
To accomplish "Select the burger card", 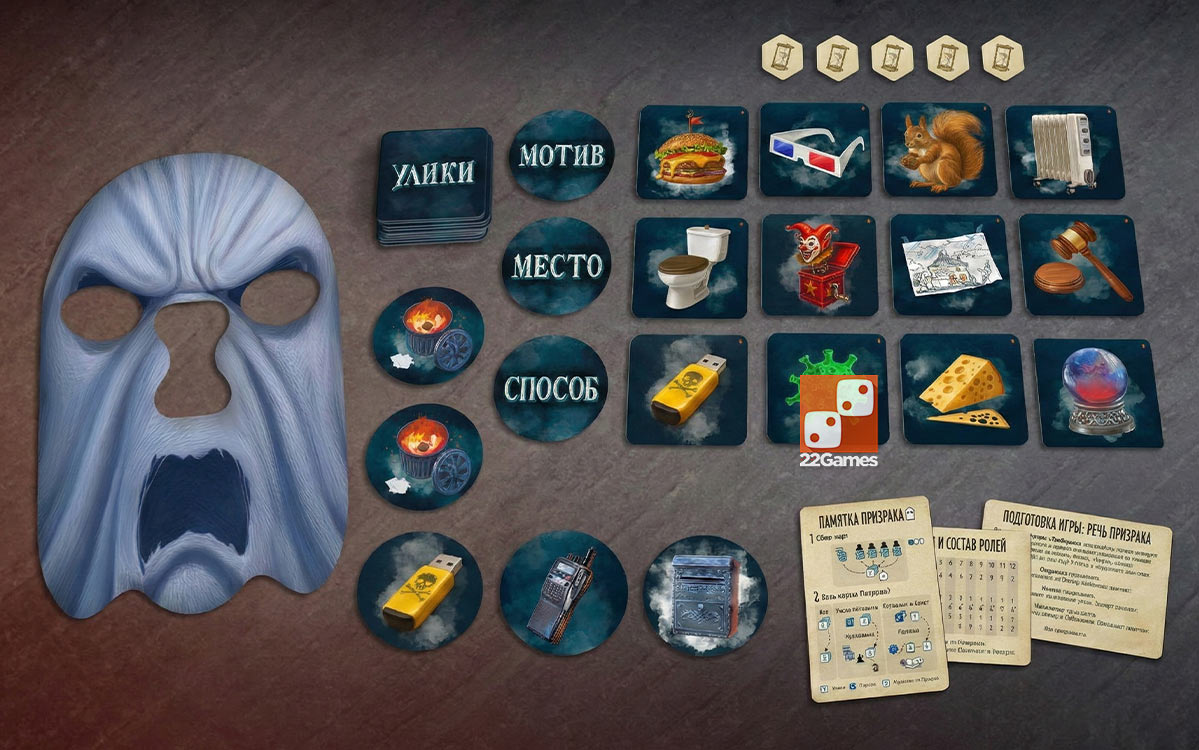I will [x=692, y=153].
